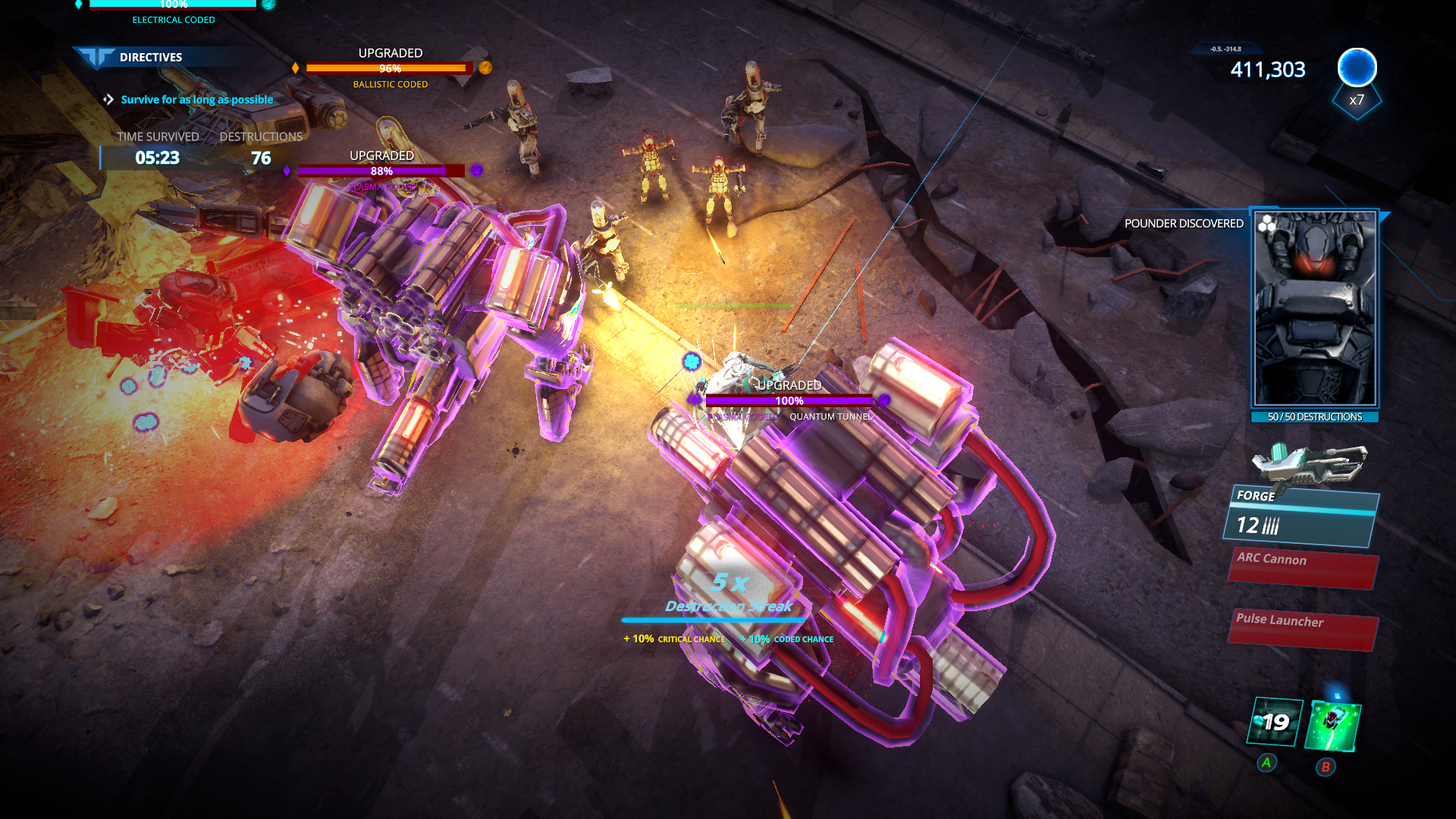Toggle the orange diamond beside the Ballistic bar
The image size is (1456, 819).
pos(293,67)
